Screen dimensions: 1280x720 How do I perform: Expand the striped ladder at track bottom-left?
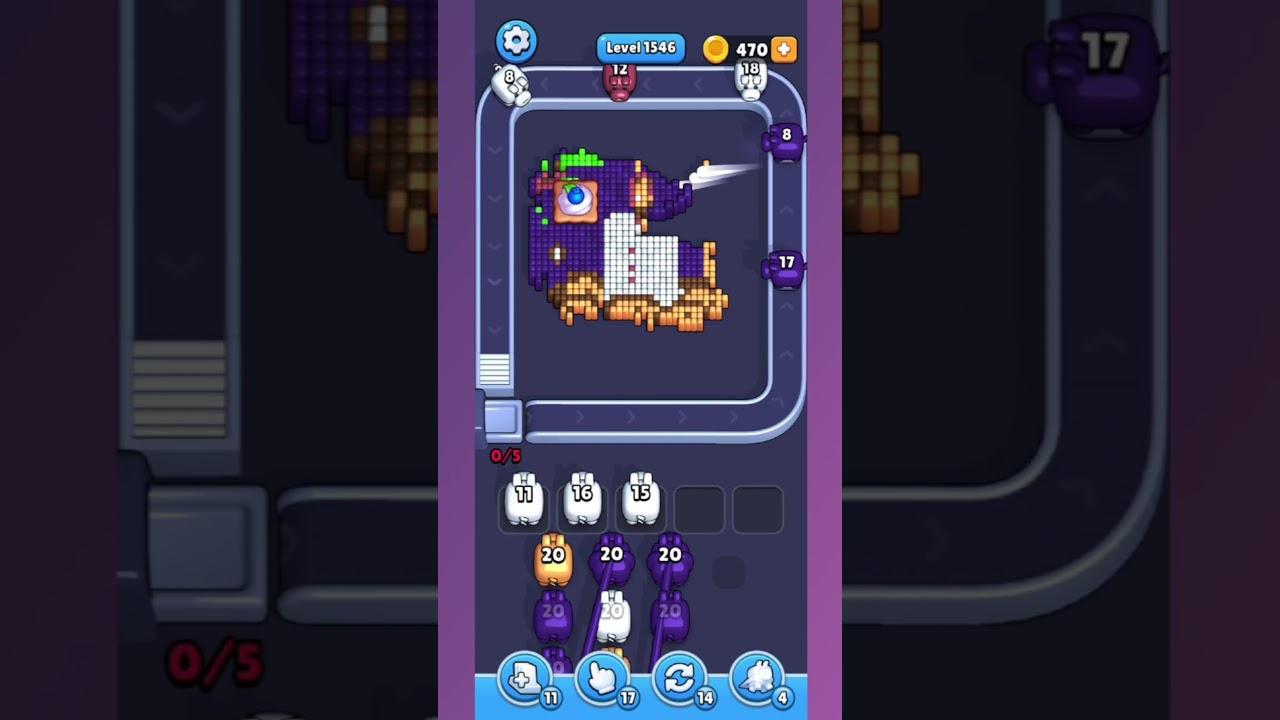click(494, 372)
